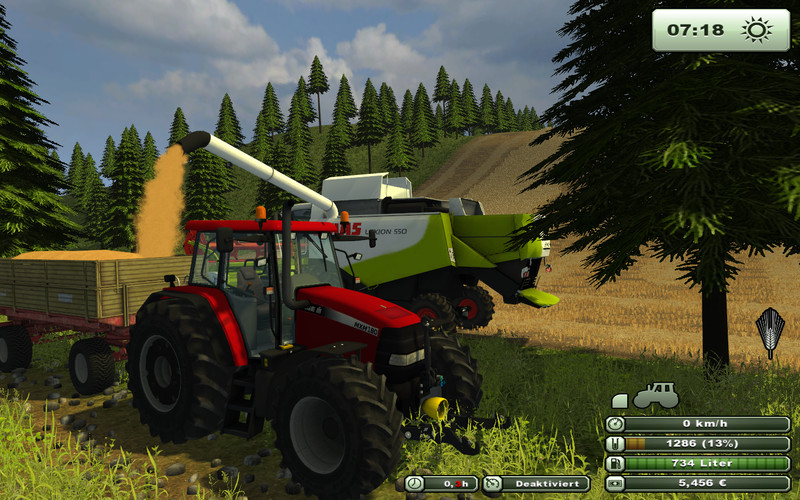Select the attached trailer silhouette icon
This screenshot has height=500, width=800.
(620, 401)
